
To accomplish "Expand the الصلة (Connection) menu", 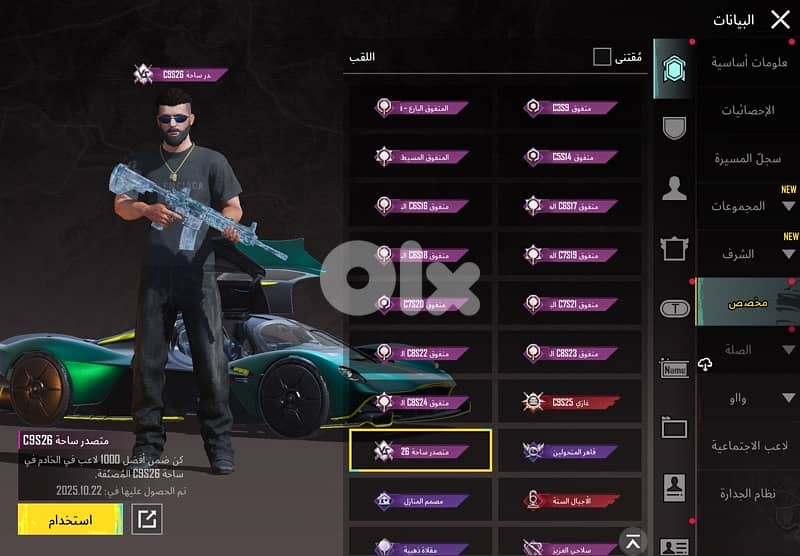I will point(747,350).
